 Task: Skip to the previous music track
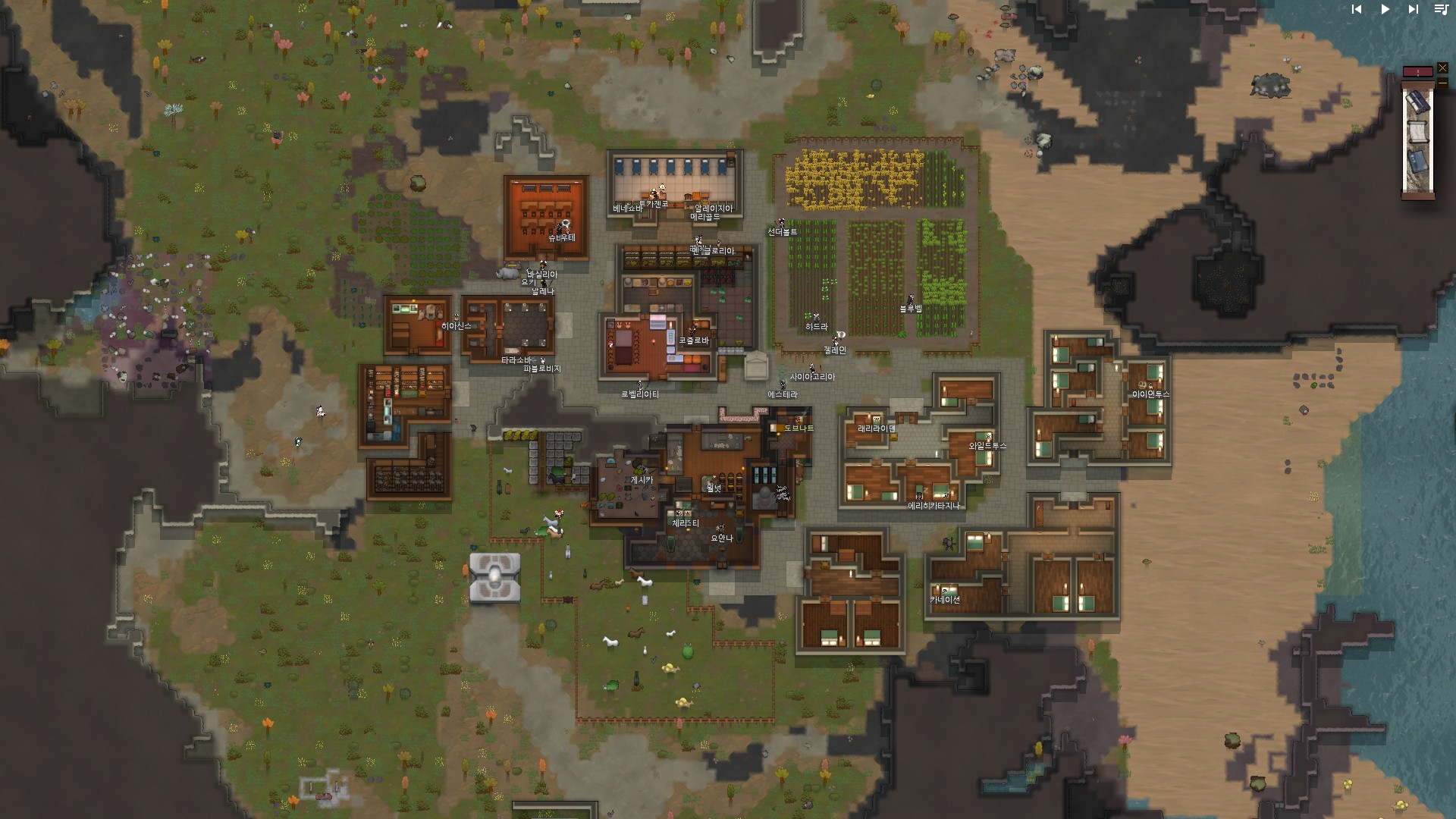[1357, 10]
